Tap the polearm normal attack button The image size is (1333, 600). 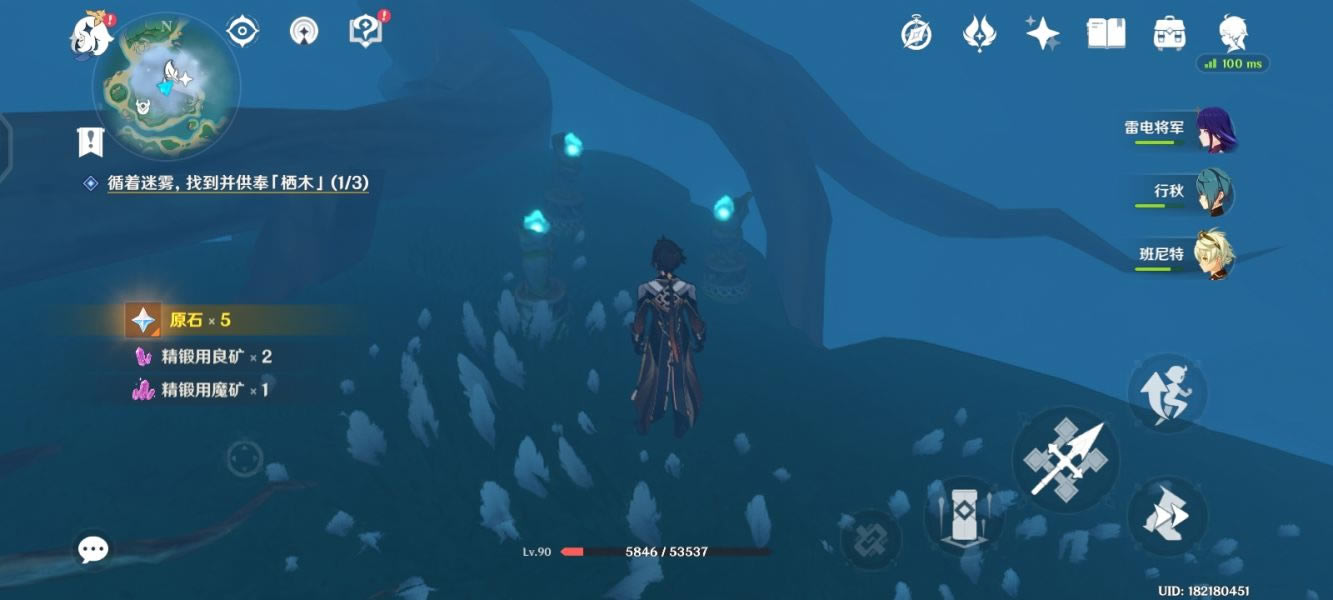[x=1066, y=461]
